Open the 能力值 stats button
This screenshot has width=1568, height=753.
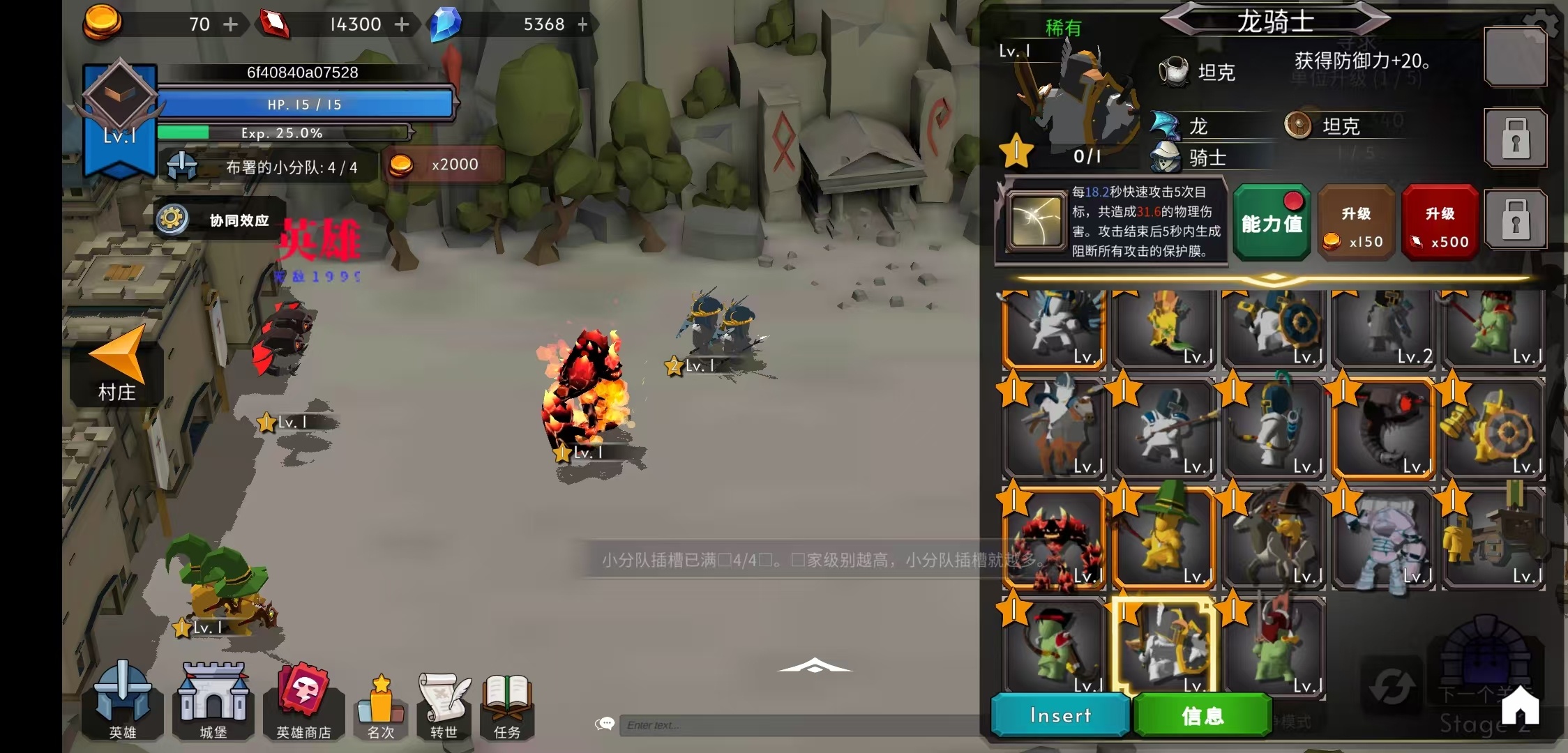[1272, 223]
